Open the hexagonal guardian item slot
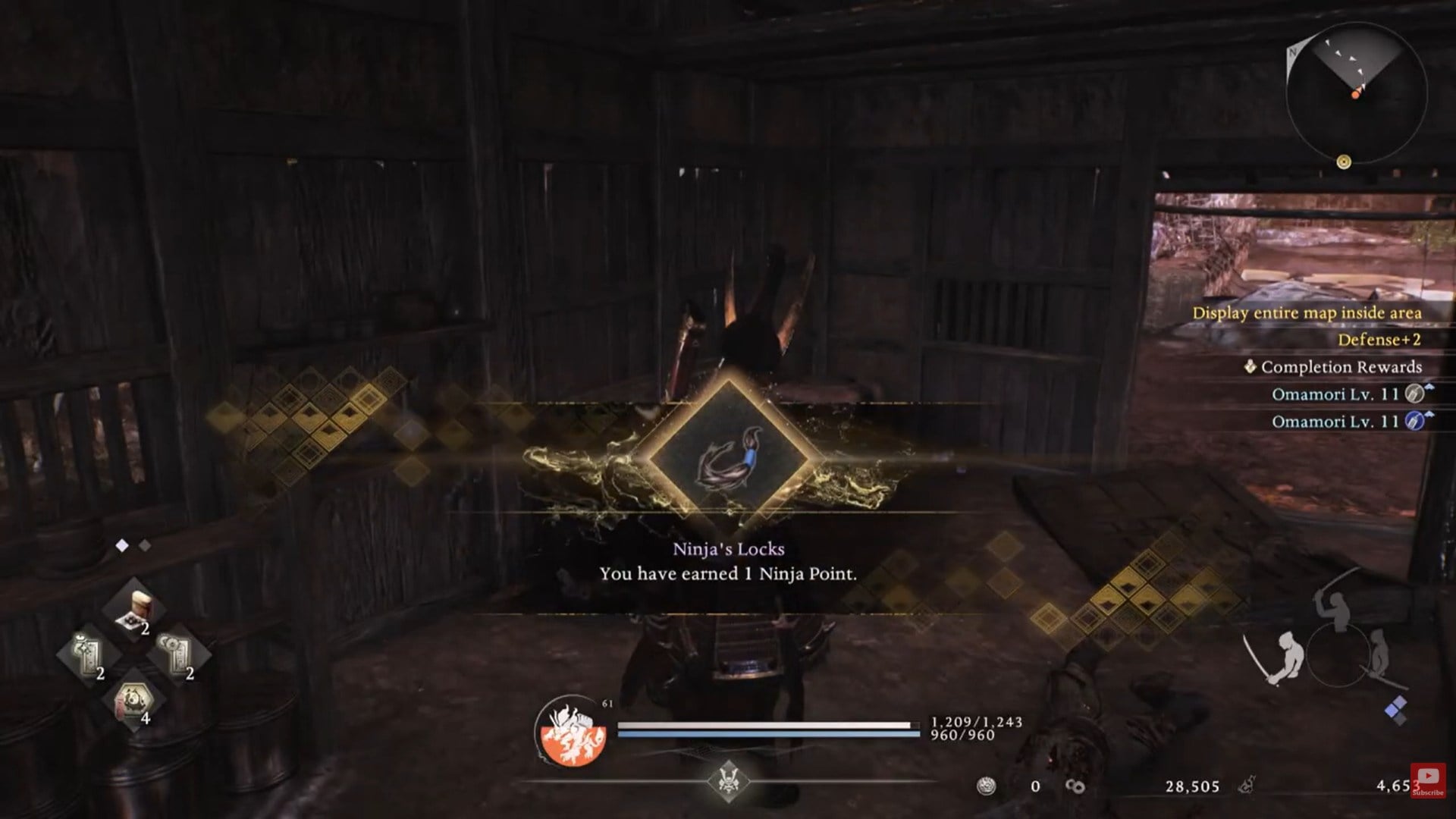Image resolution: width=1456 pixels, height=819 pixels. click(135, 701)
